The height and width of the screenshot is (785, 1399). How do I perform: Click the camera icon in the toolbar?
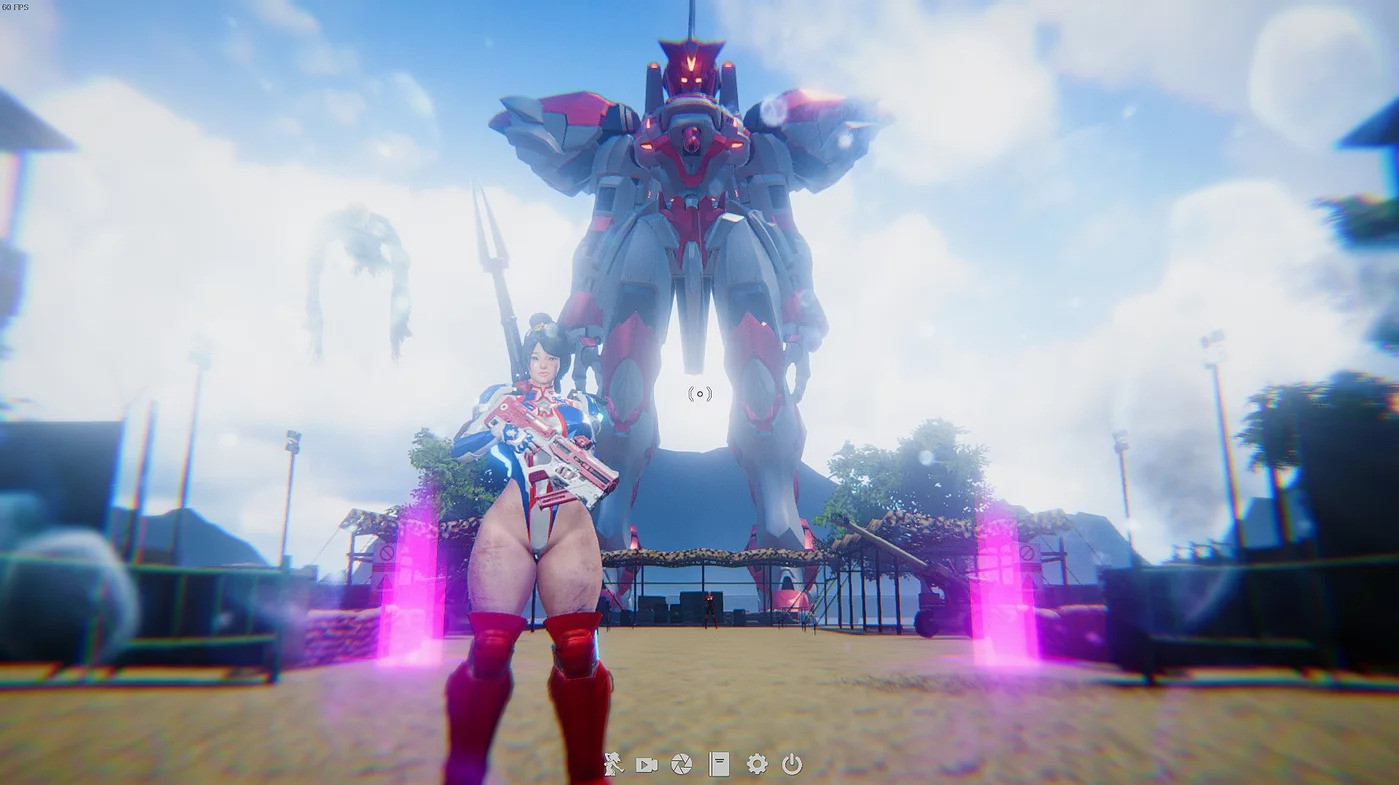tap(646, 764)
